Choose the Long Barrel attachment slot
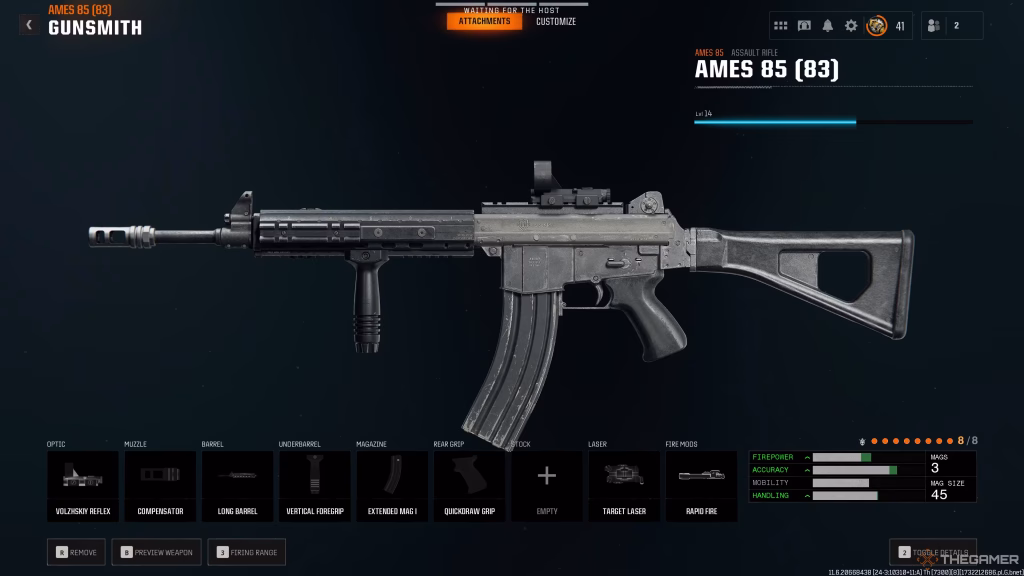The image size is (1024, 576). point(238,486)
